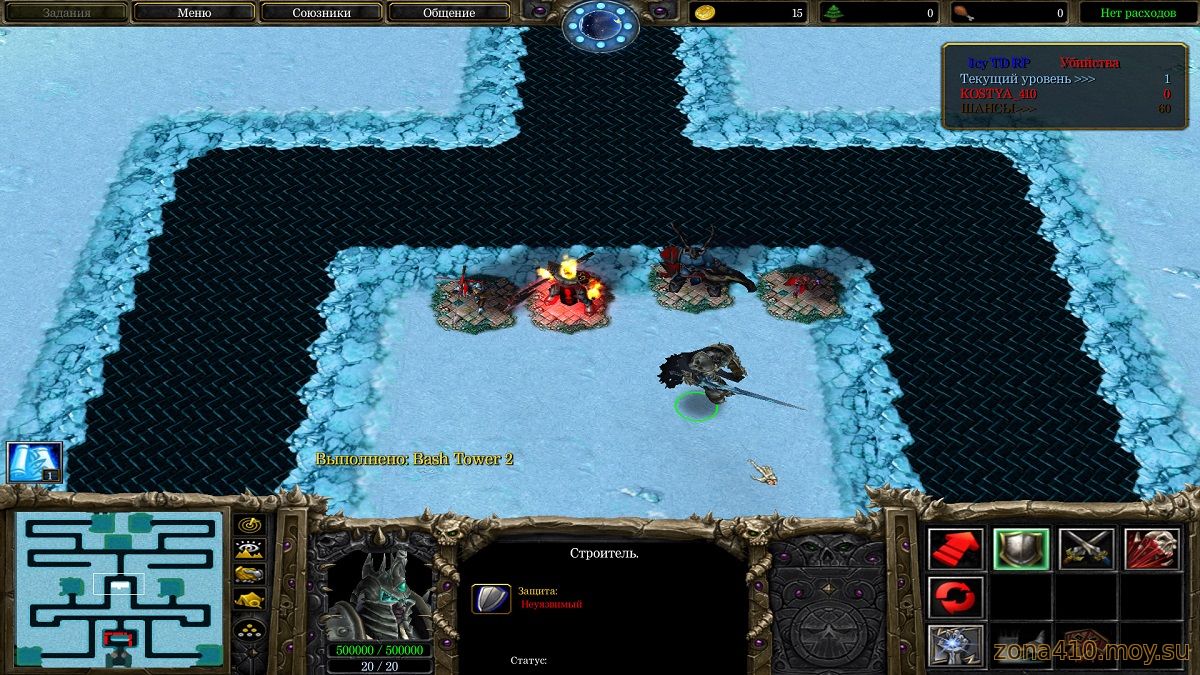Select the highlighted shield command icon
This screenshot has height=675, width=1200.
tap(1021, 549)
